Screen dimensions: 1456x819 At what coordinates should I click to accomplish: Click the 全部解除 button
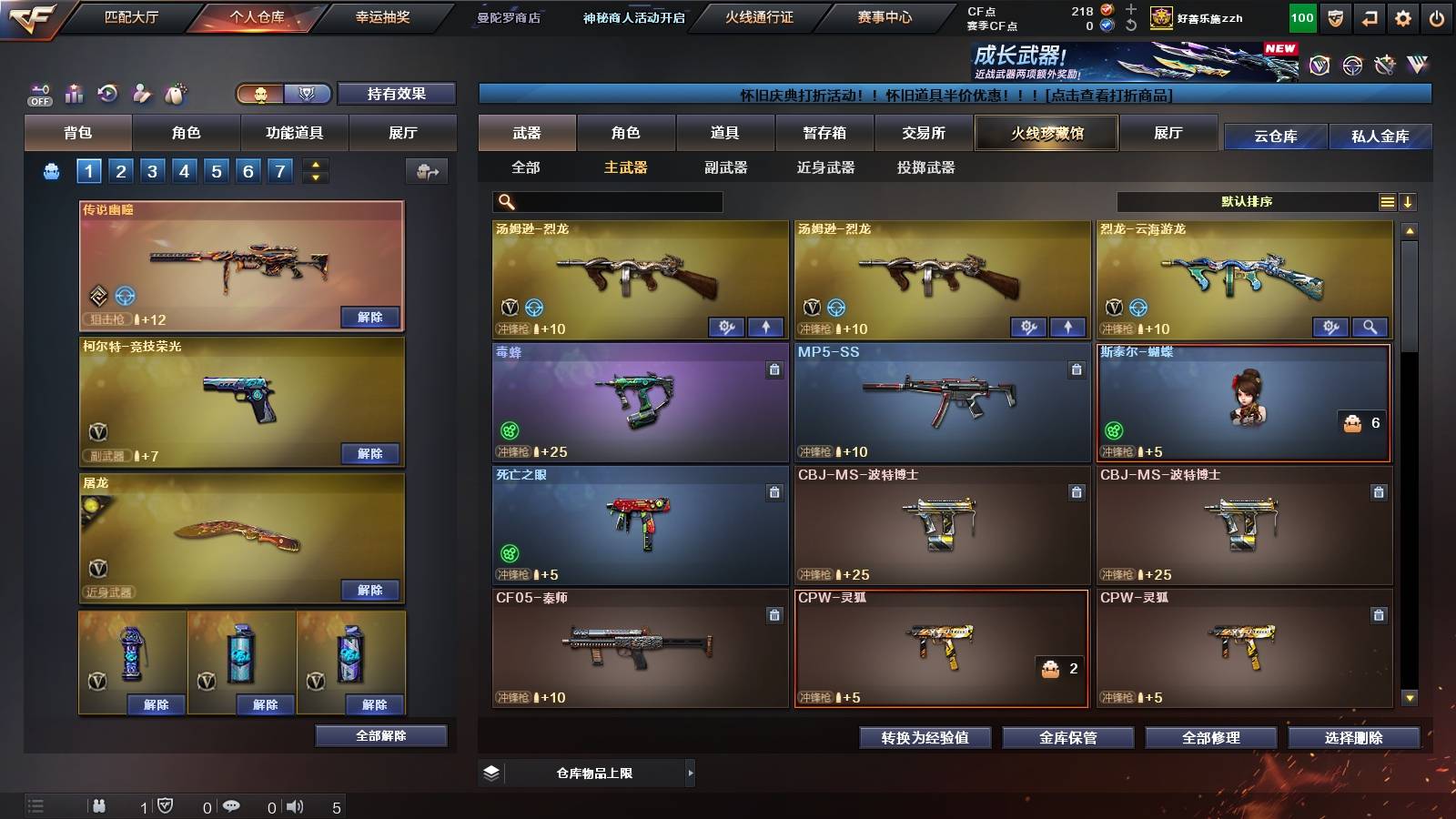click(381, 735)
